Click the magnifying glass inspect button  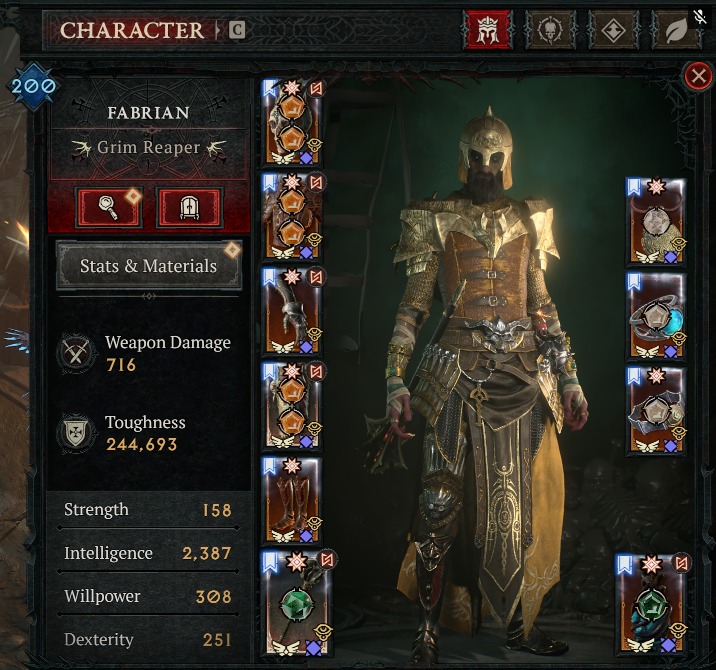tap(108, 207)
